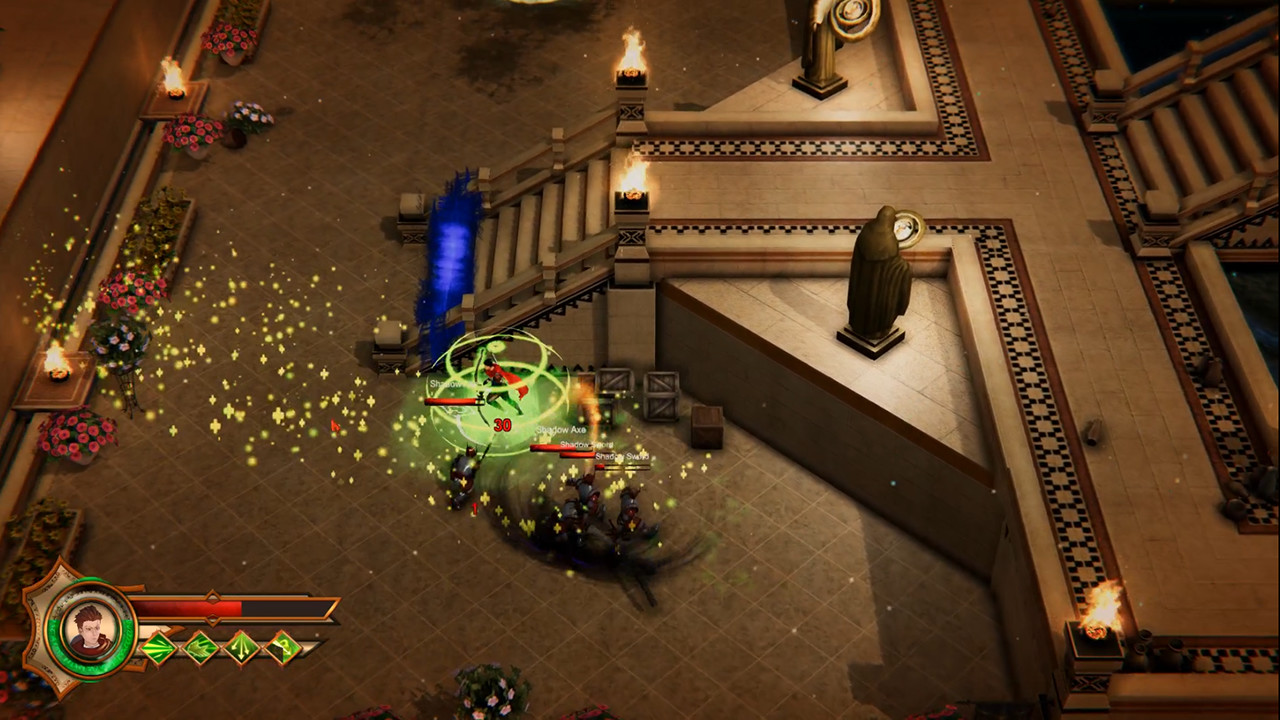Target the Shadow Axe enemy nameplate
The image size is (1280, 720).
tap(560, 430)
